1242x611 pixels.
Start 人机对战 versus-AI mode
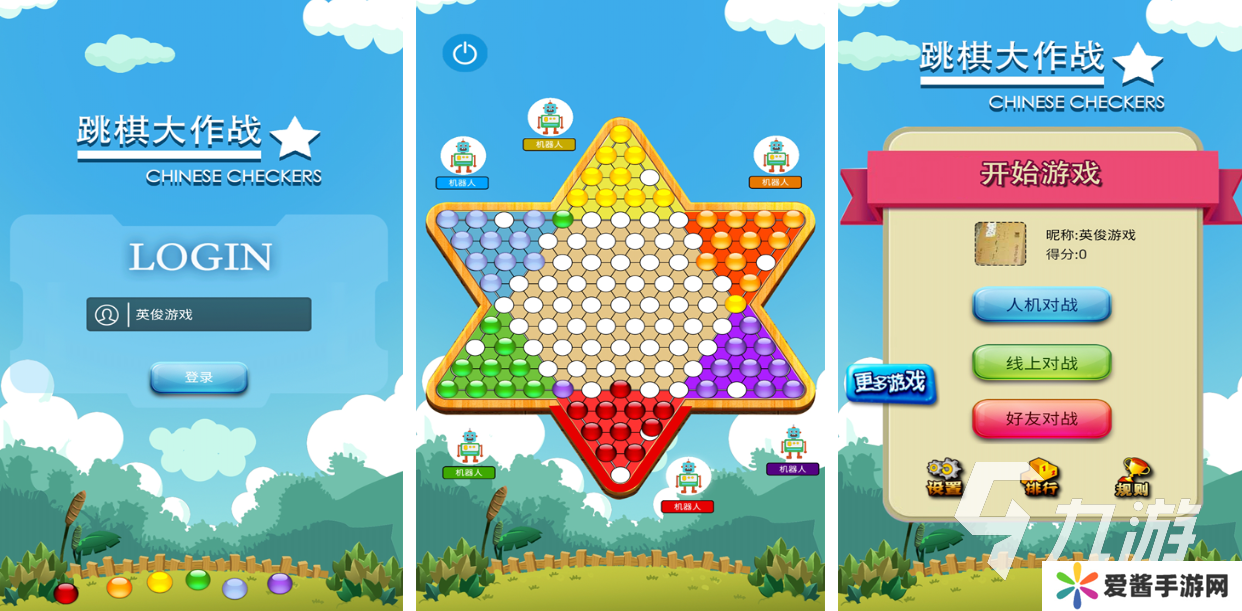(x=1041, y=305)
